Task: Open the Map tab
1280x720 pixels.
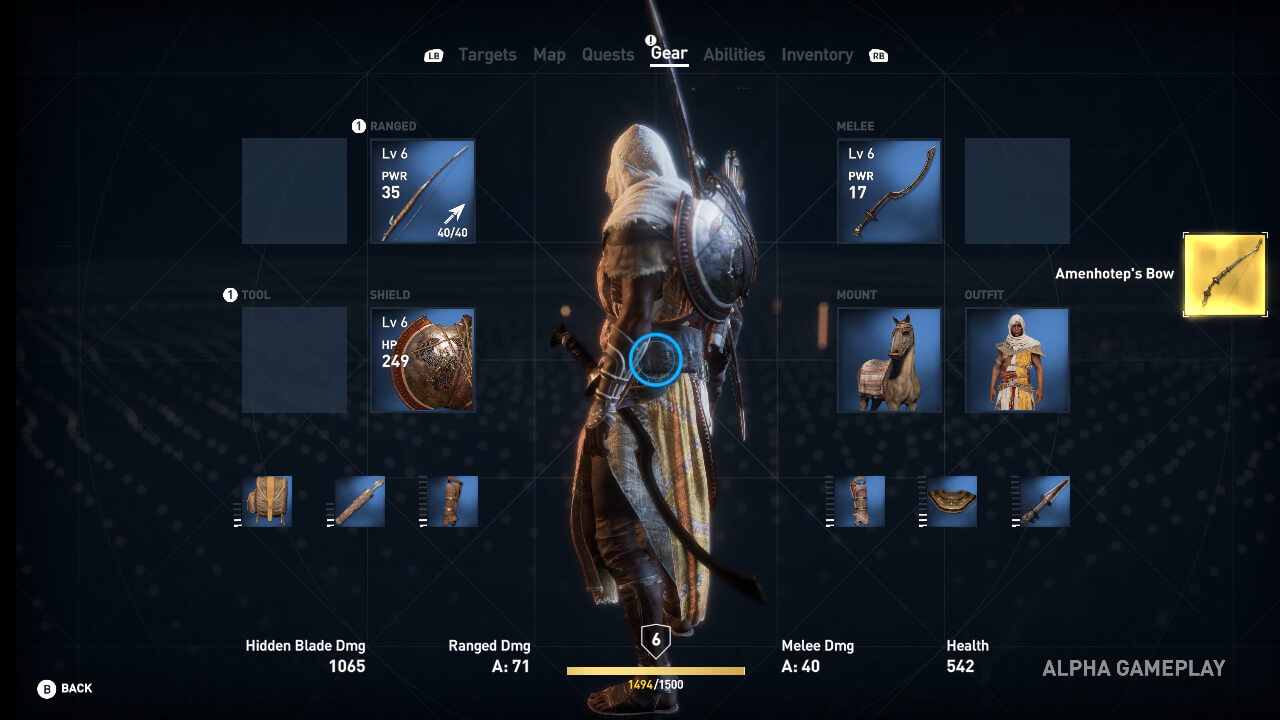Action: 549,55
